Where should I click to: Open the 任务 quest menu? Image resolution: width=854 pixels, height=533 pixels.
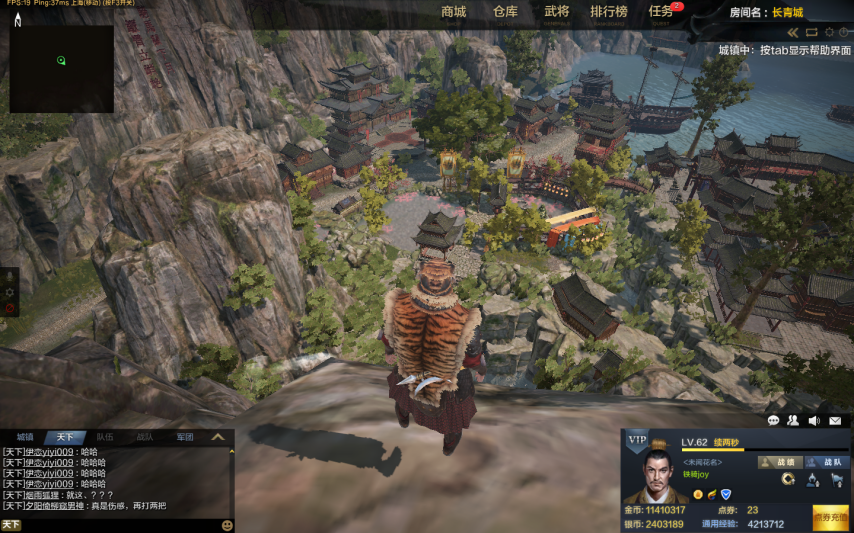[661, 12]
